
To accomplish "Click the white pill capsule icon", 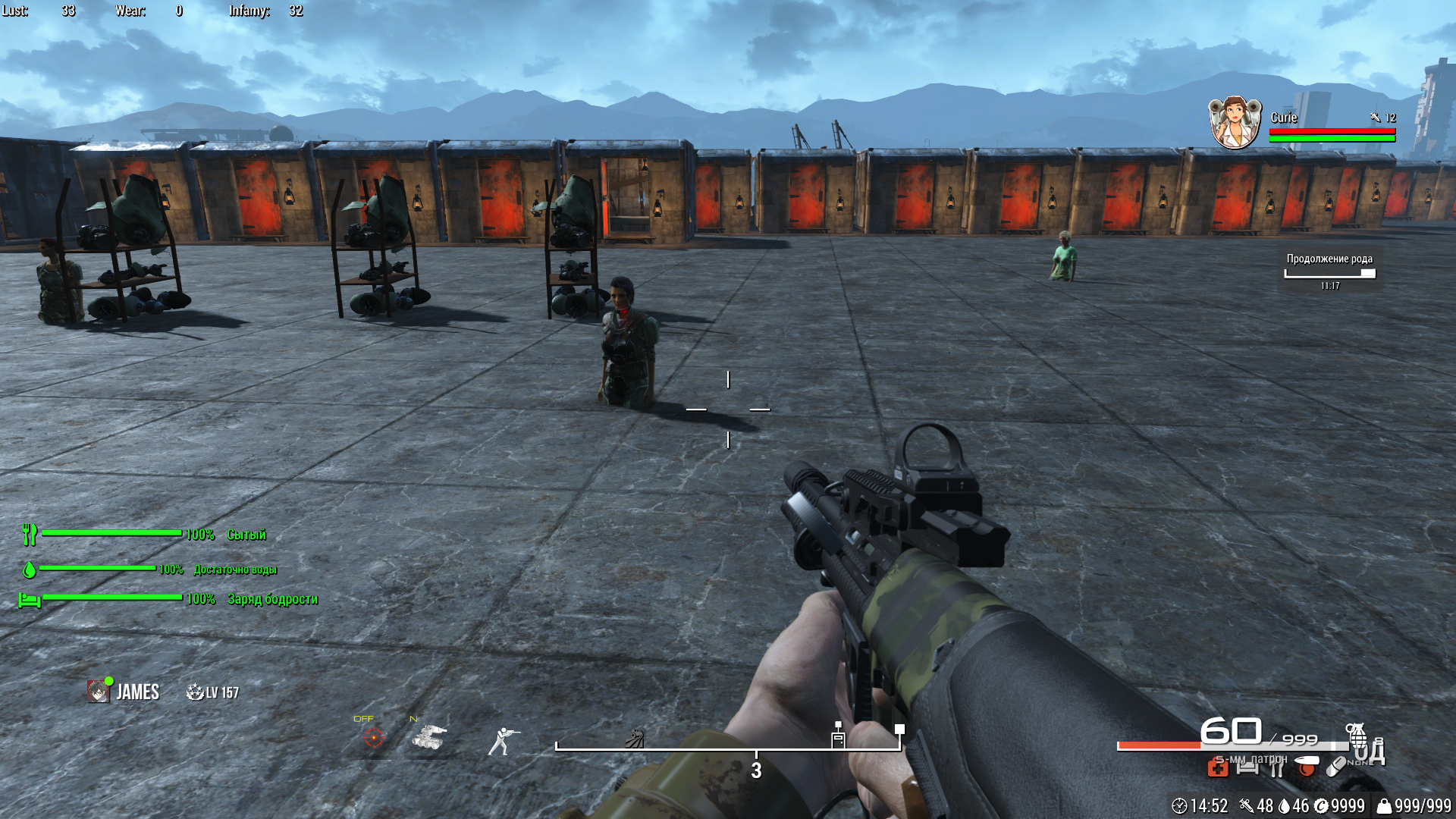I will 1335,767.
